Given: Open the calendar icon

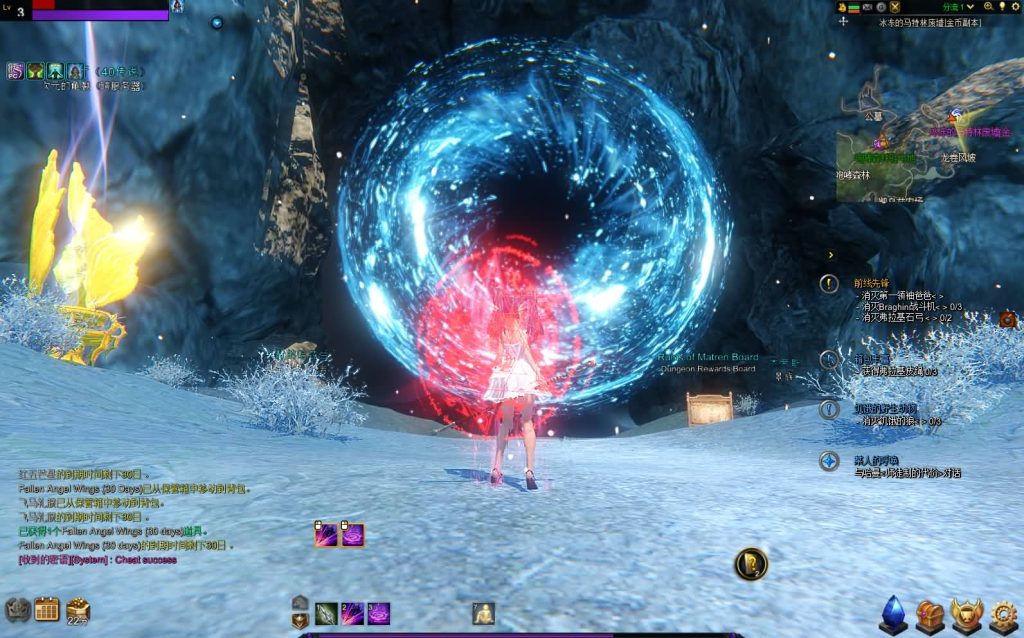Looking at the screenshot, I should (x=47, y=609).
